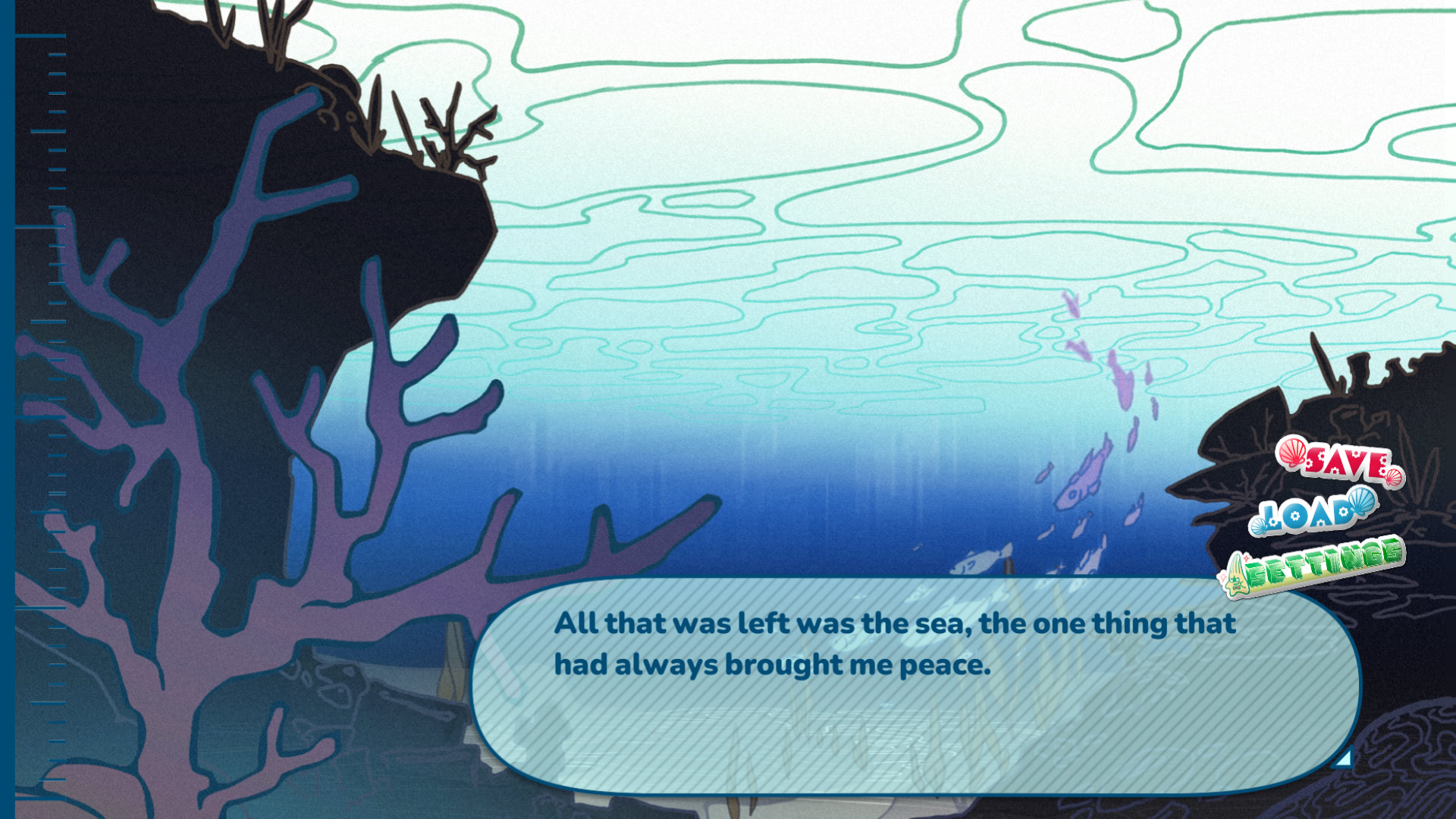Click the sparkle beside the starfish icon
Screen dimensions: 1456x819
1247,559
